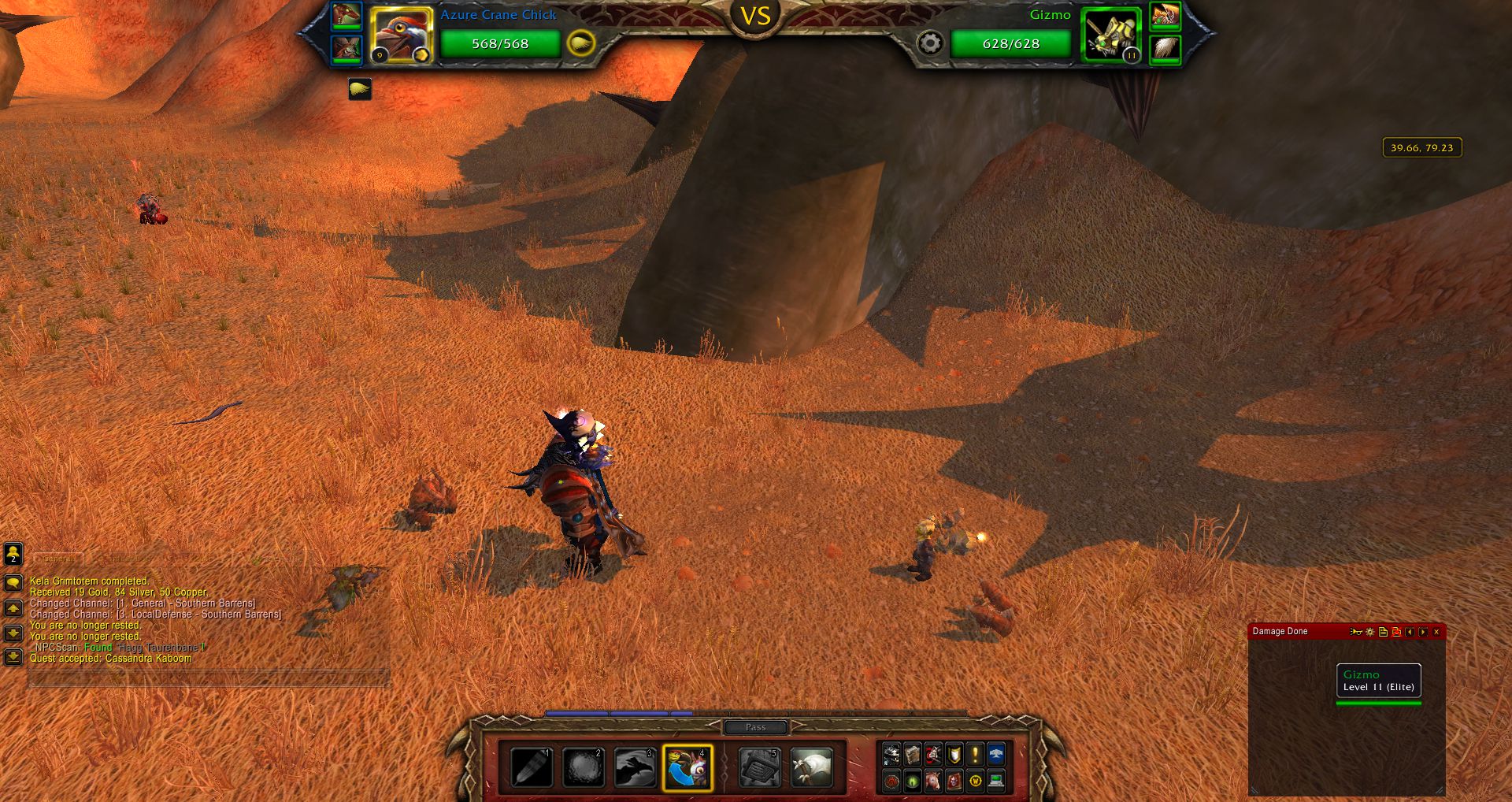Viewport: 1512px width, 802px height.
Task: Close the Damage Done window
Action: point(1436,632)
